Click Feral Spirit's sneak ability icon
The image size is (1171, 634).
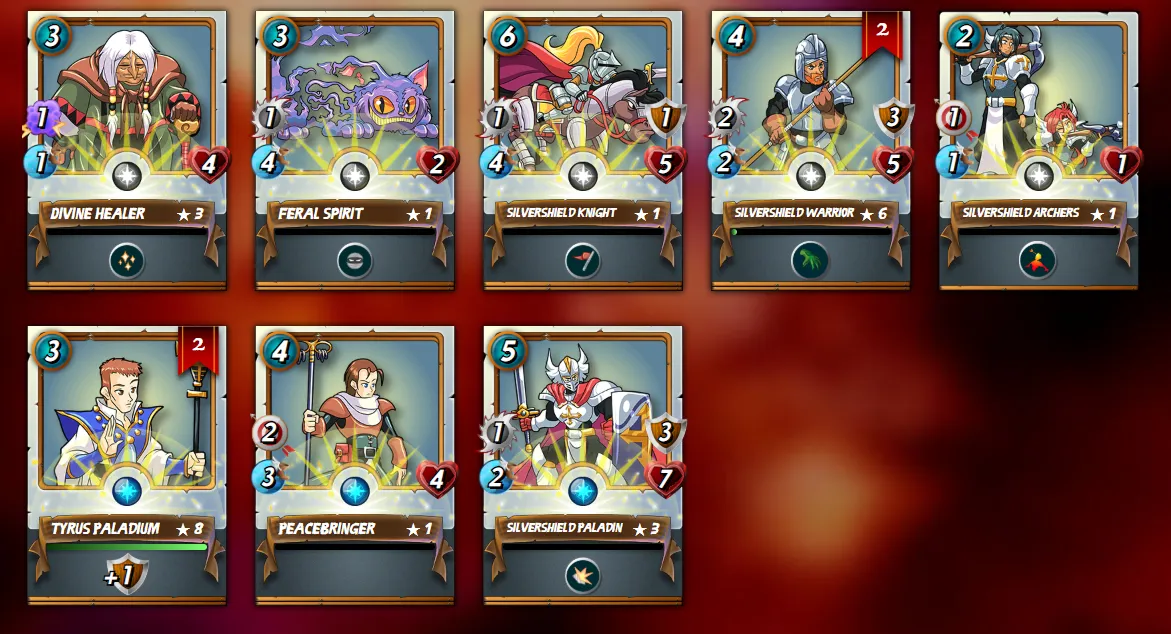tap(355, 261)
